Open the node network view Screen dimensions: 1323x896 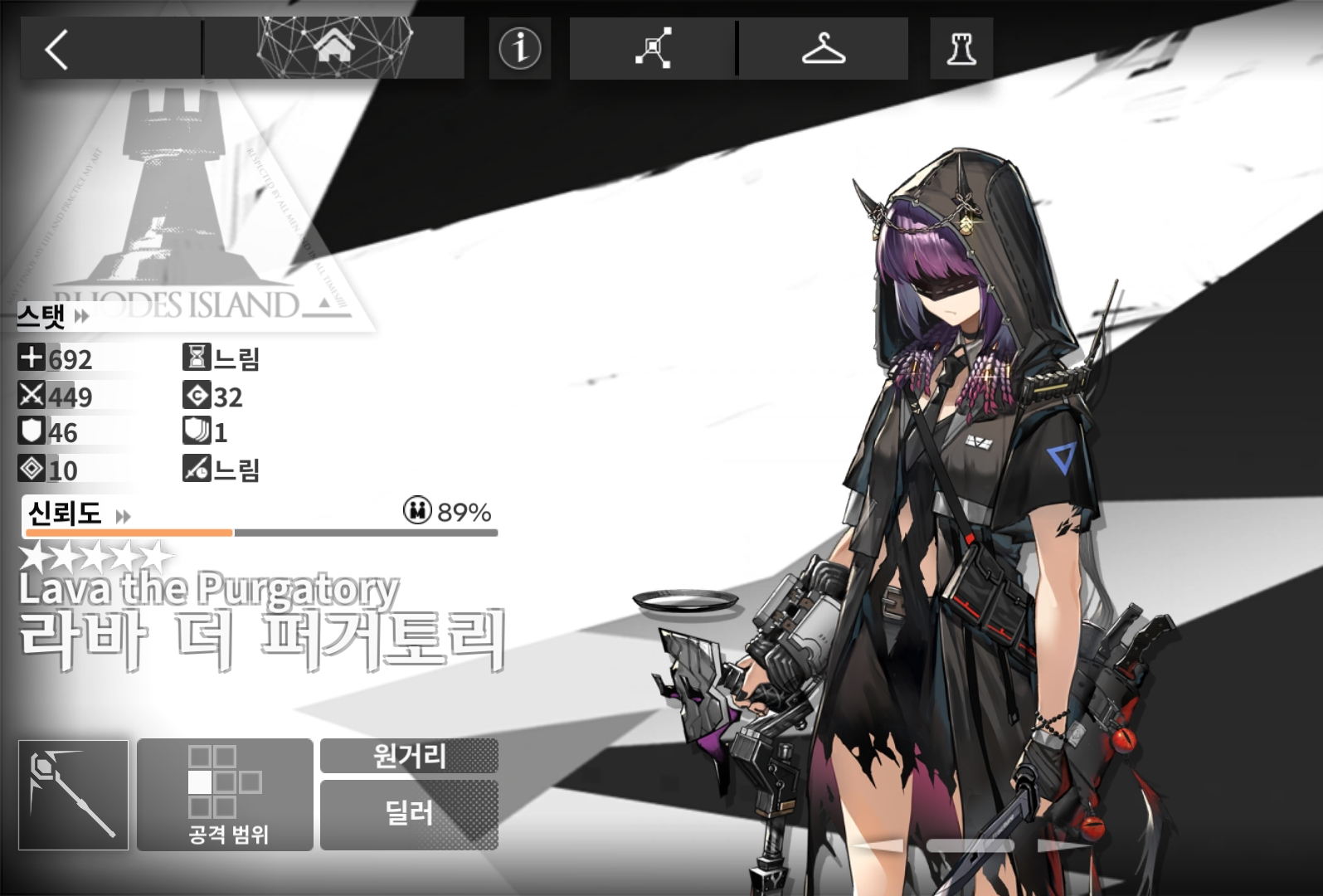(x=653, y=48)
